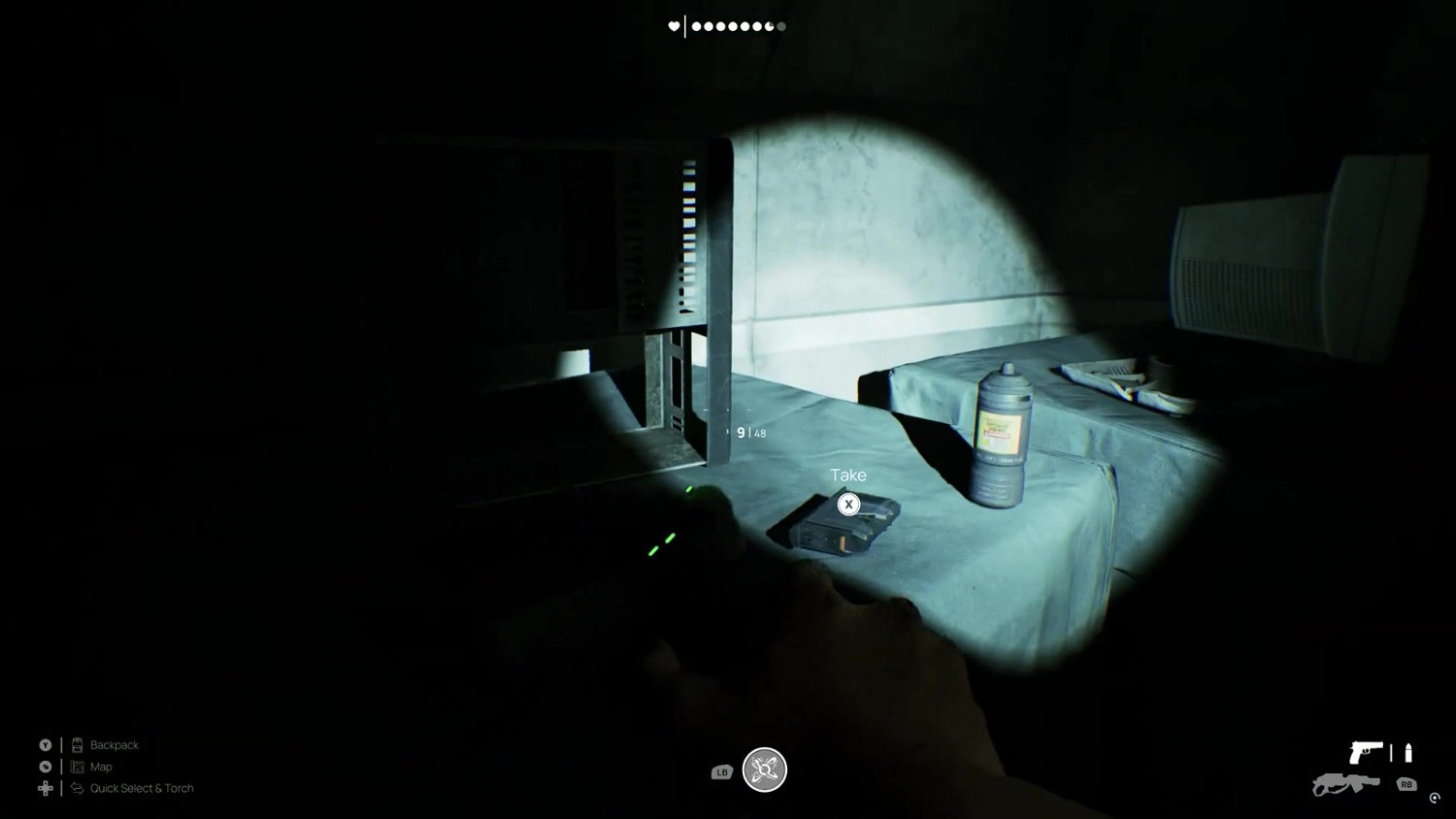
Task: Select the Map label text
Action: coord(100,767)
